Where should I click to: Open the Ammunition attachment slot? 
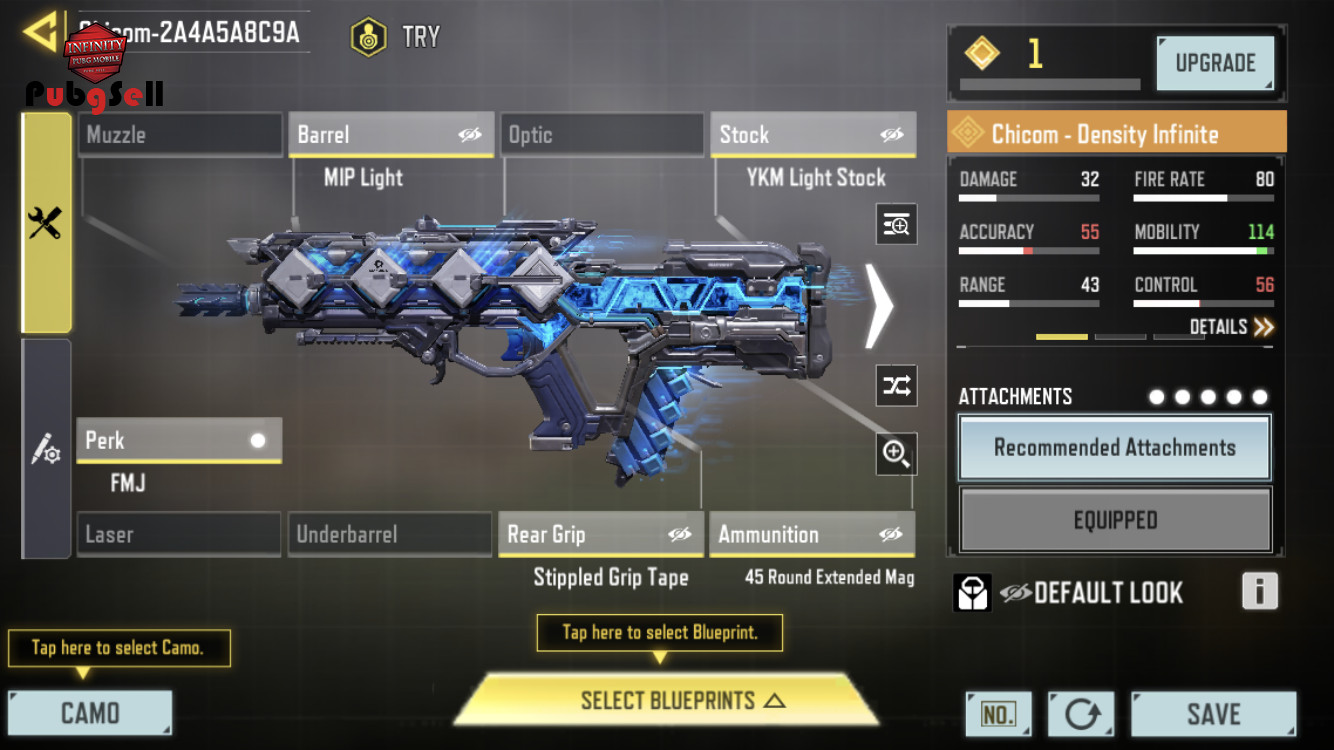[811, 535]
